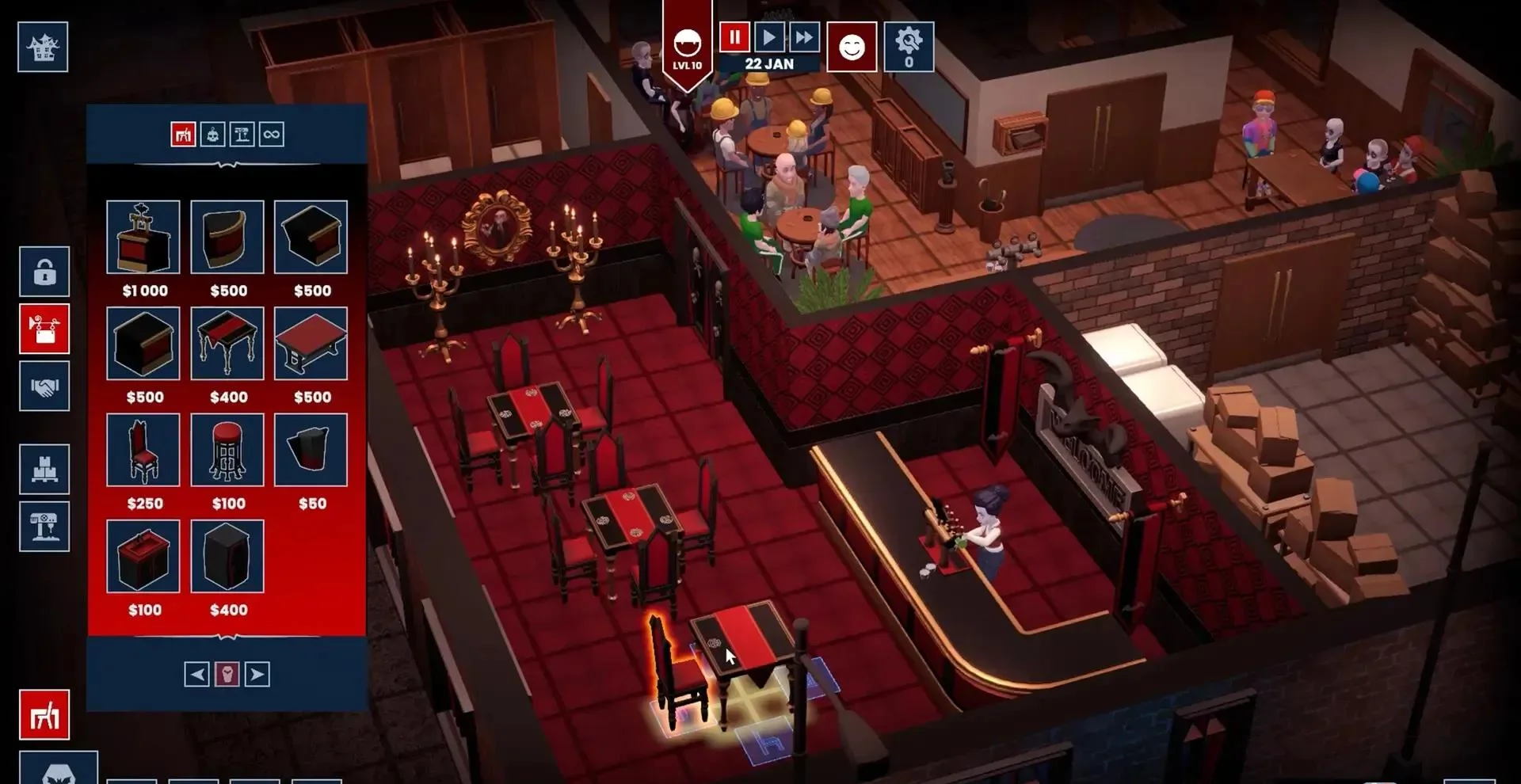1521x784 pixels.
Task: Choose the $500 curved corner bar piece
Action: click(227, 238)
